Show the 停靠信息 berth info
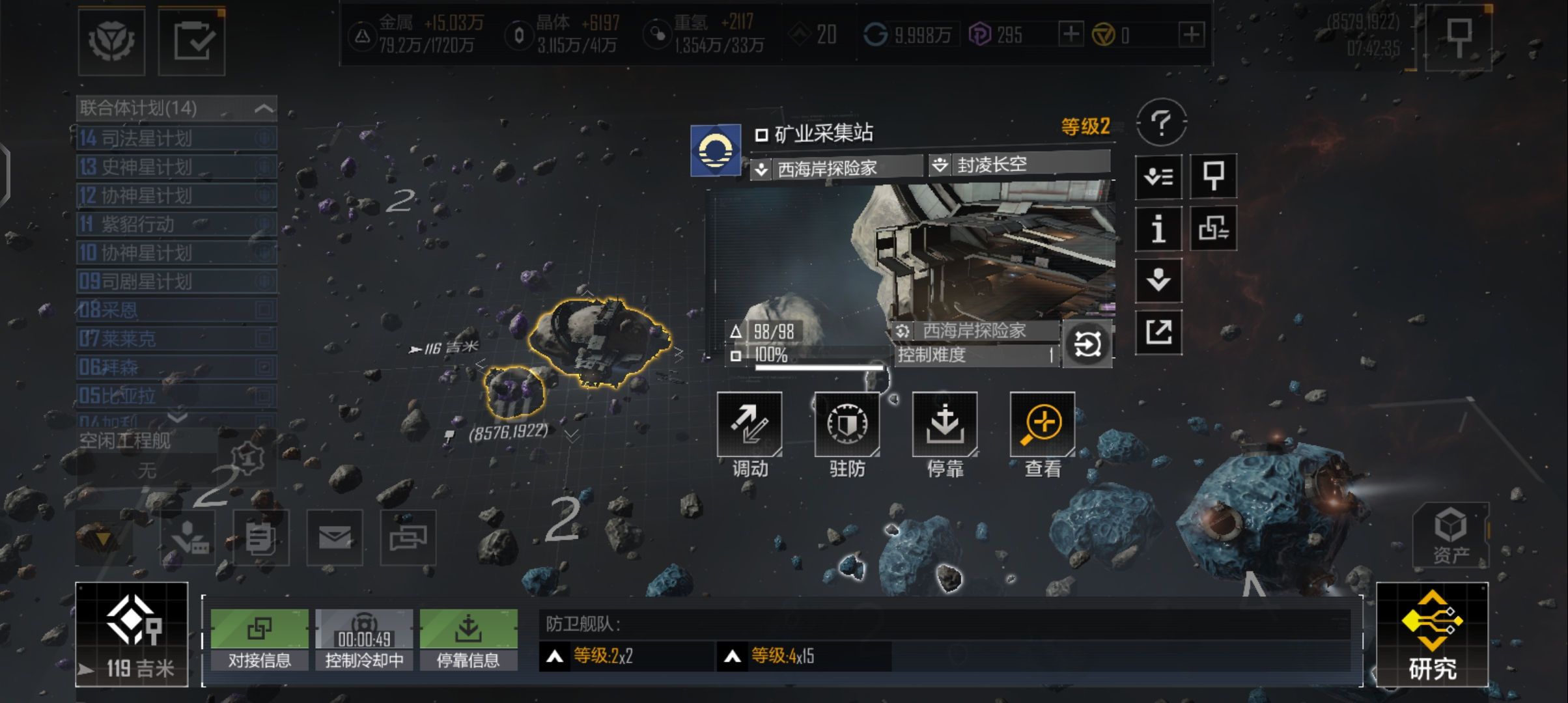 pyautogui.click(x=468, y=640)
